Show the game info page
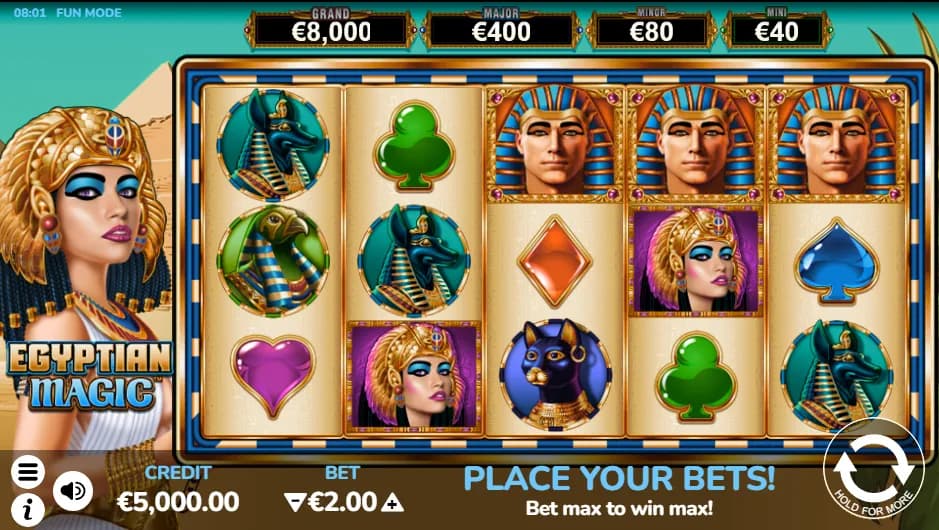The image size is (939, 530). tap(28, 507)
